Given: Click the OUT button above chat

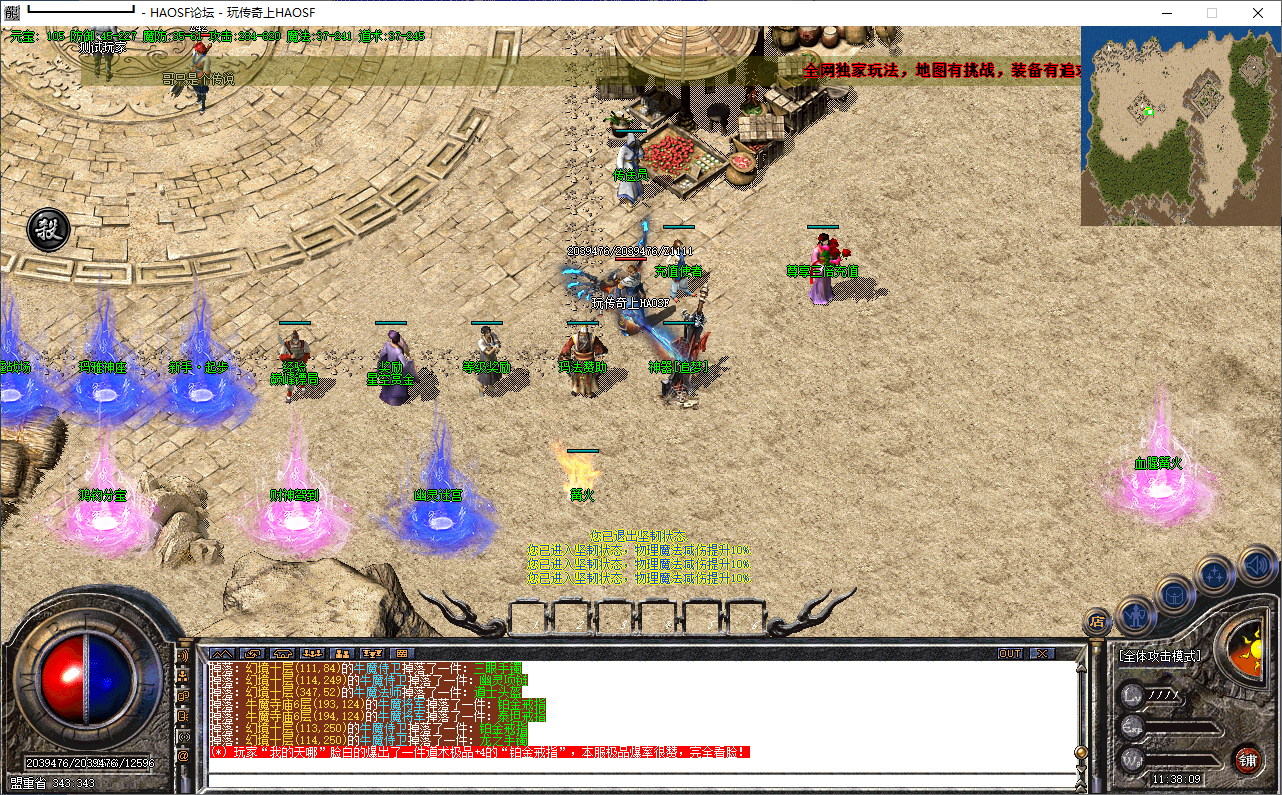Looking at the screenshot, I should click(x=1010, y=654).
